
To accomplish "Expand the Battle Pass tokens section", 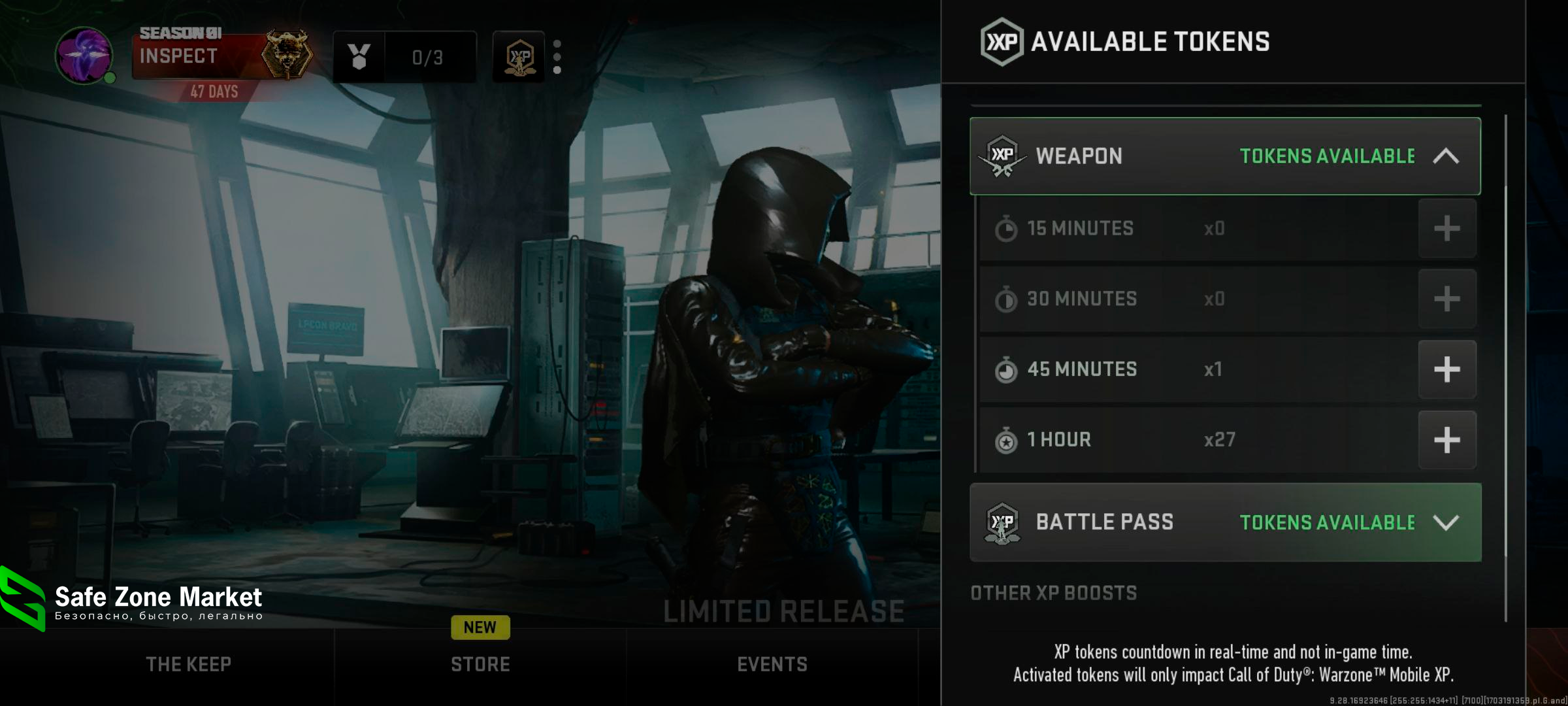I will coord(1445,522).
